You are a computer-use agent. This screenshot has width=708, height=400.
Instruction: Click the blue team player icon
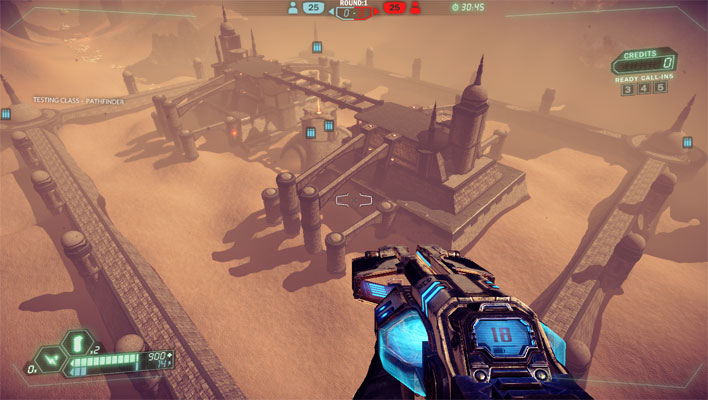click(x=293, y=7)
